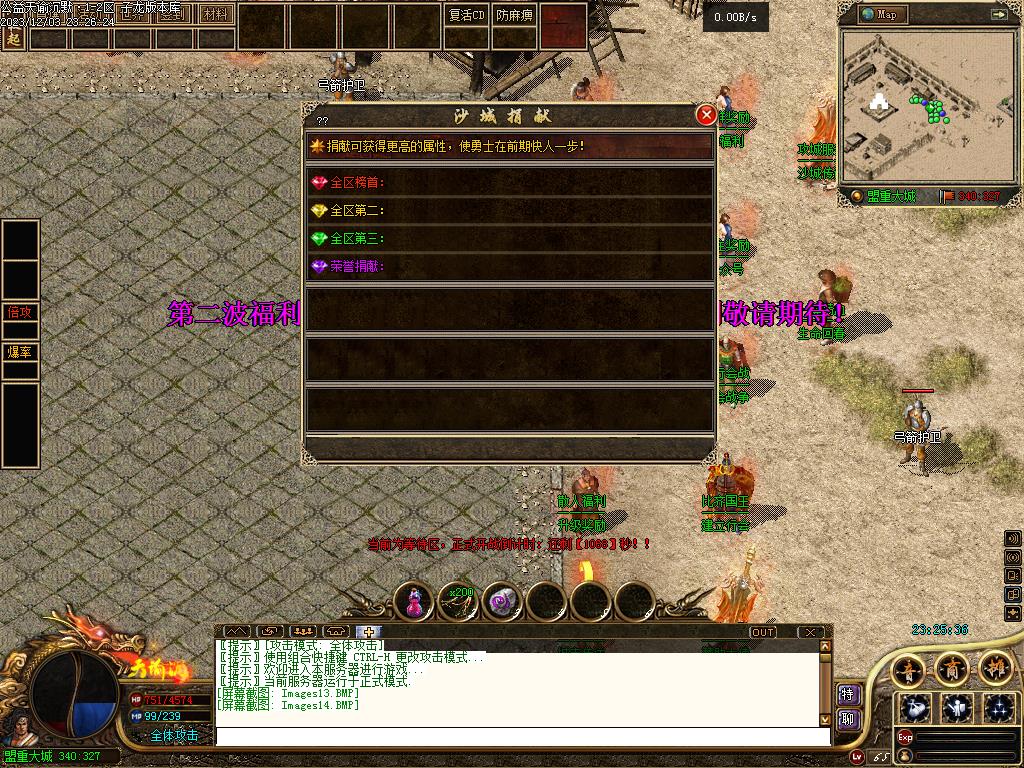Expand the map with the arrow button
This screenshot has height=768, width=1024.
[999, 14]
